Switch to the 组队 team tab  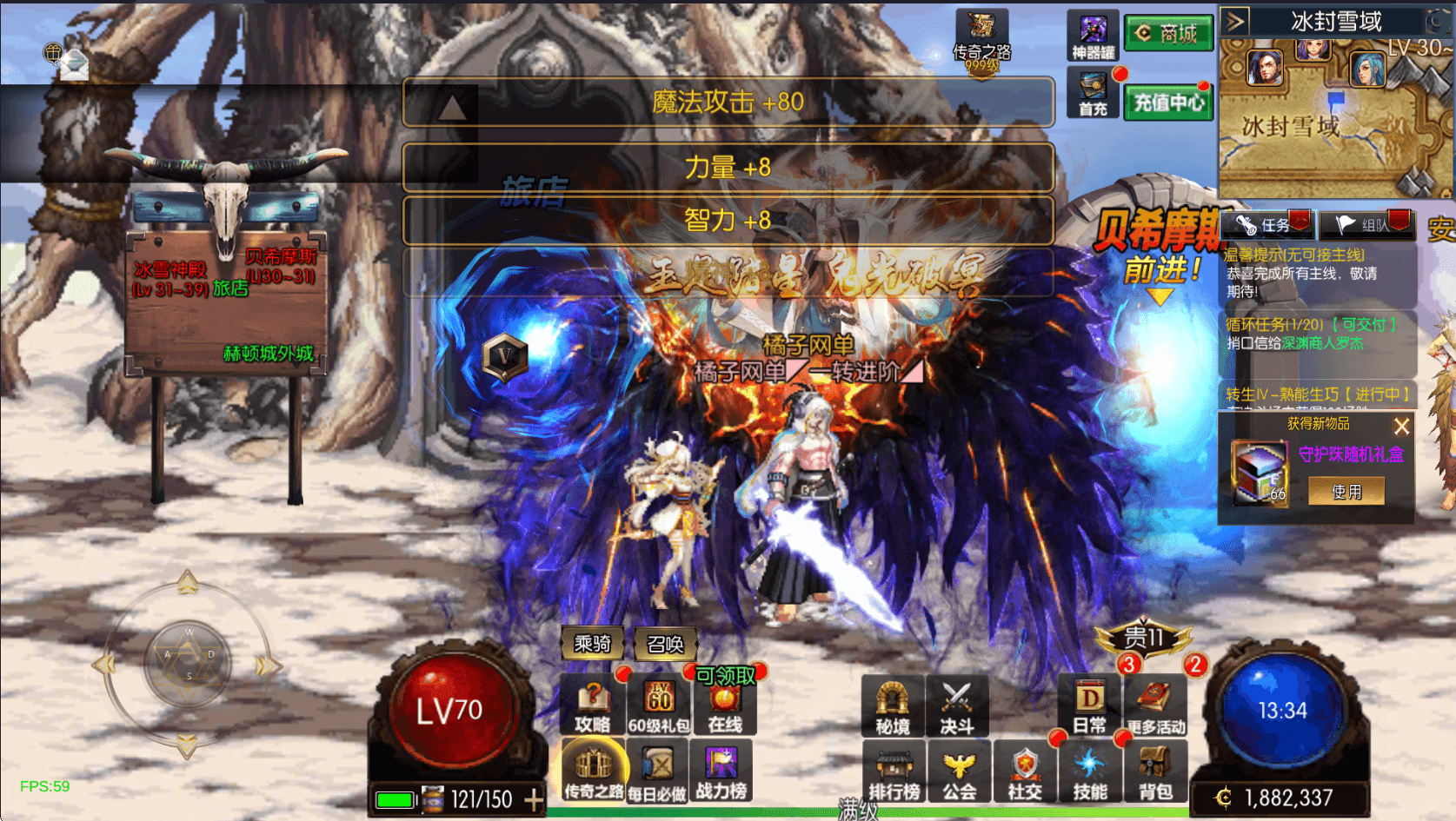coord(1367,225)
